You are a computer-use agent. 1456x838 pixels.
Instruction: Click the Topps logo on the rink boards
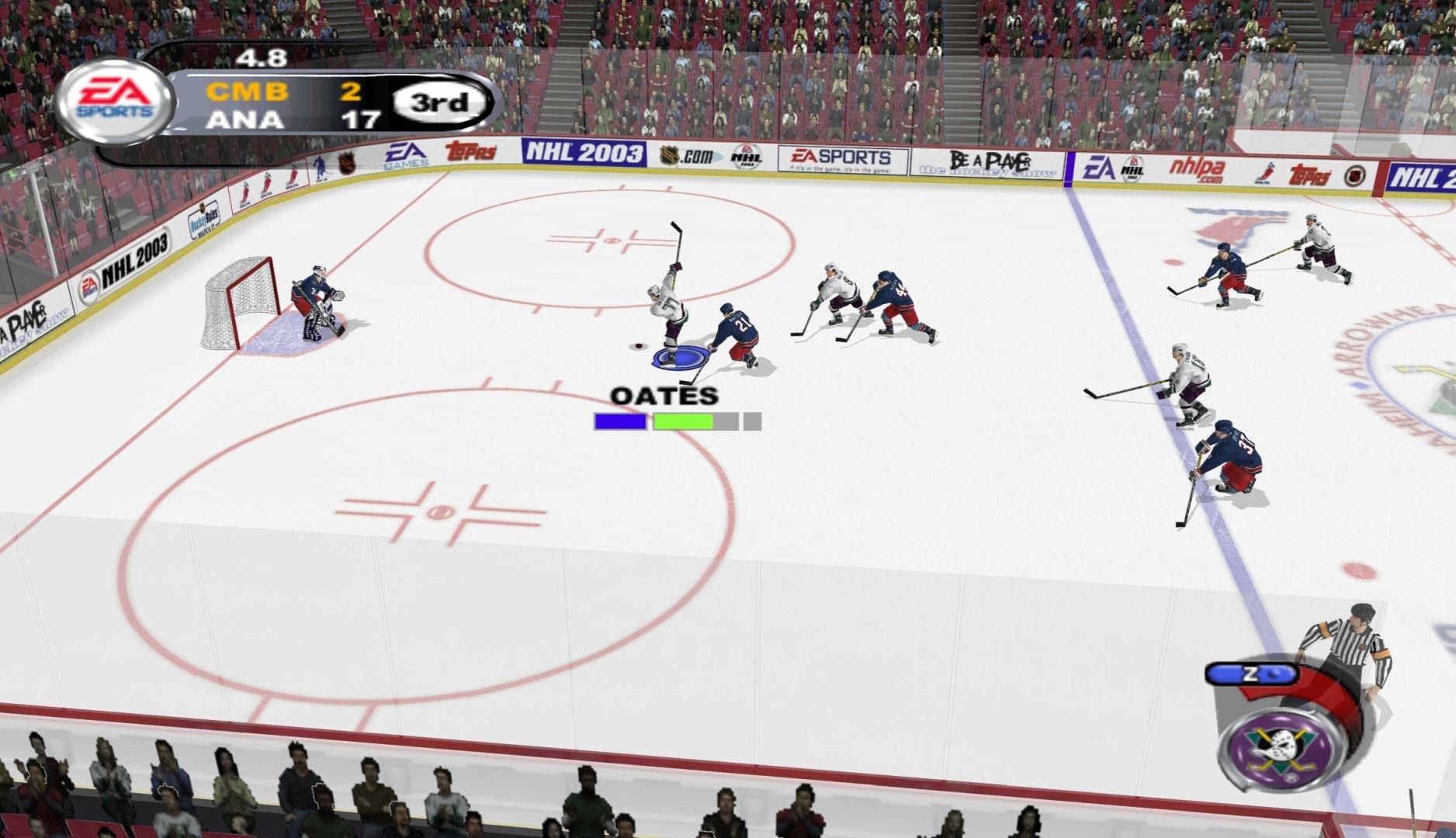(470, 153)
